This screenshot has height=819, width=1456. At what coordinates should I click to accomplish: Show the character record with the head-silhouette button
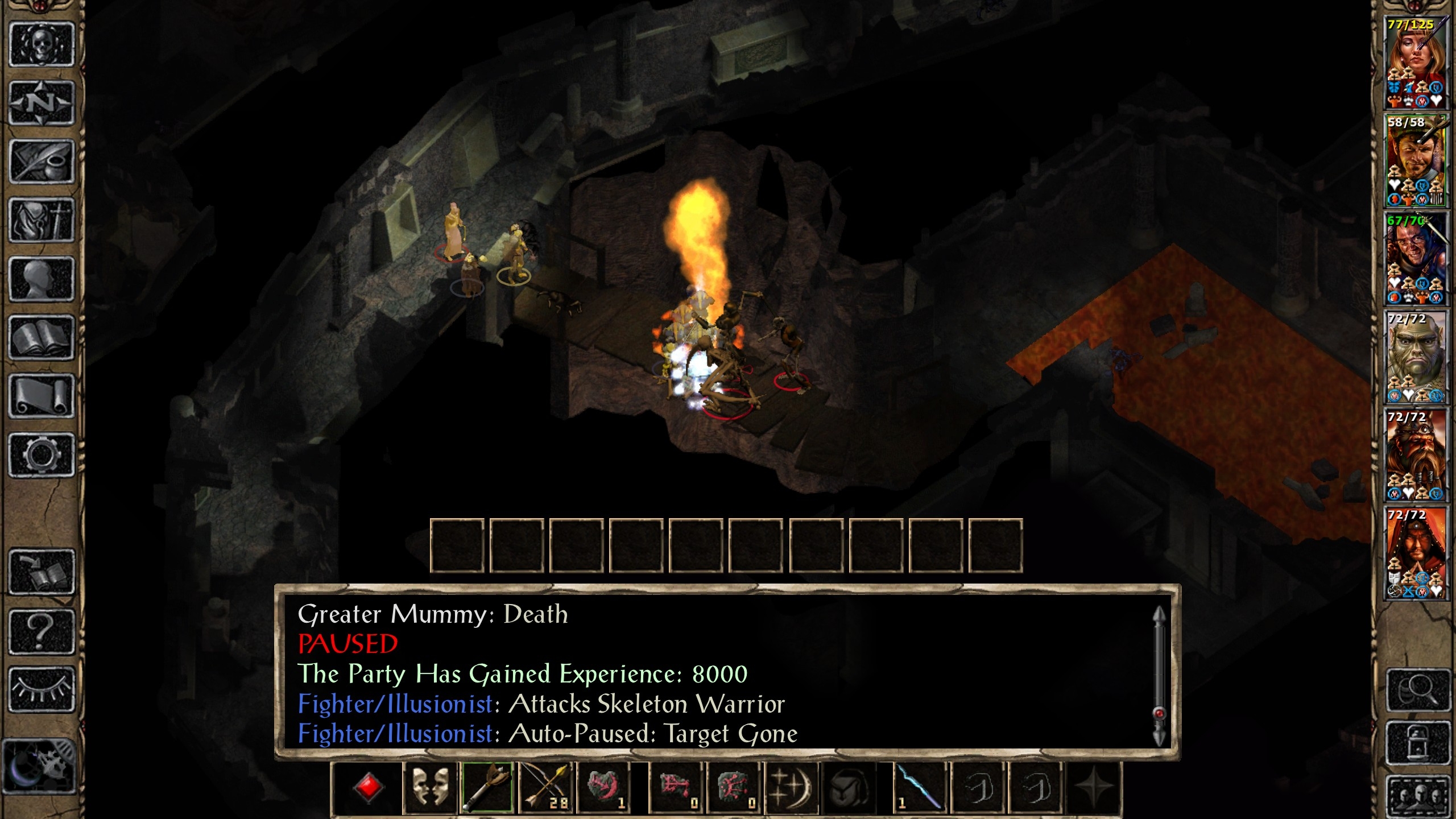pos(42,279)
